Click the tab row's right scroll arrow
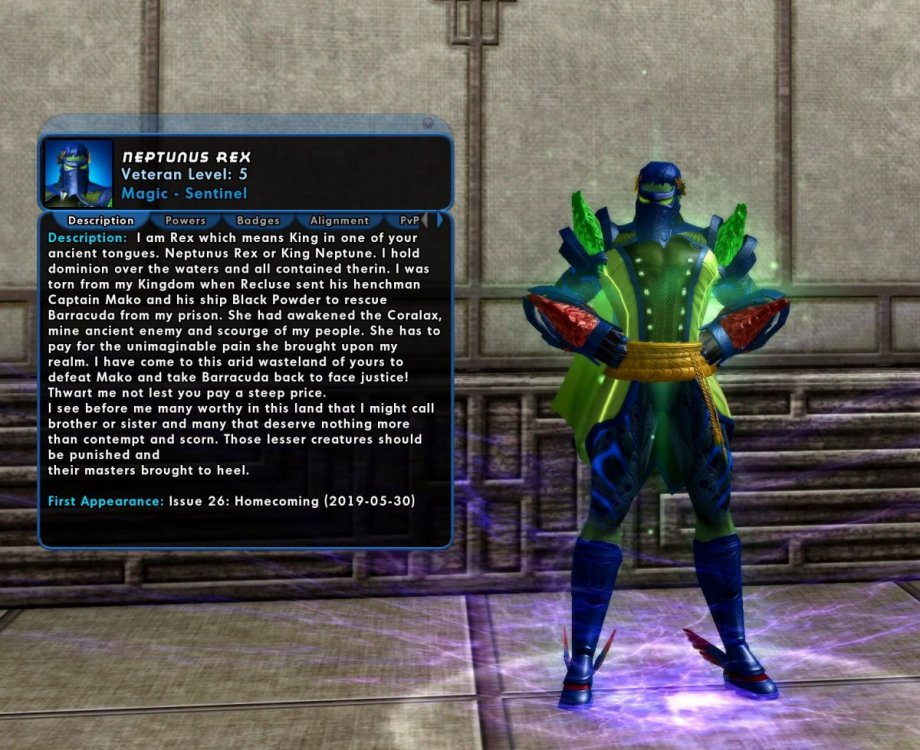This screenshot has height=750, width=920. point(439,220)
